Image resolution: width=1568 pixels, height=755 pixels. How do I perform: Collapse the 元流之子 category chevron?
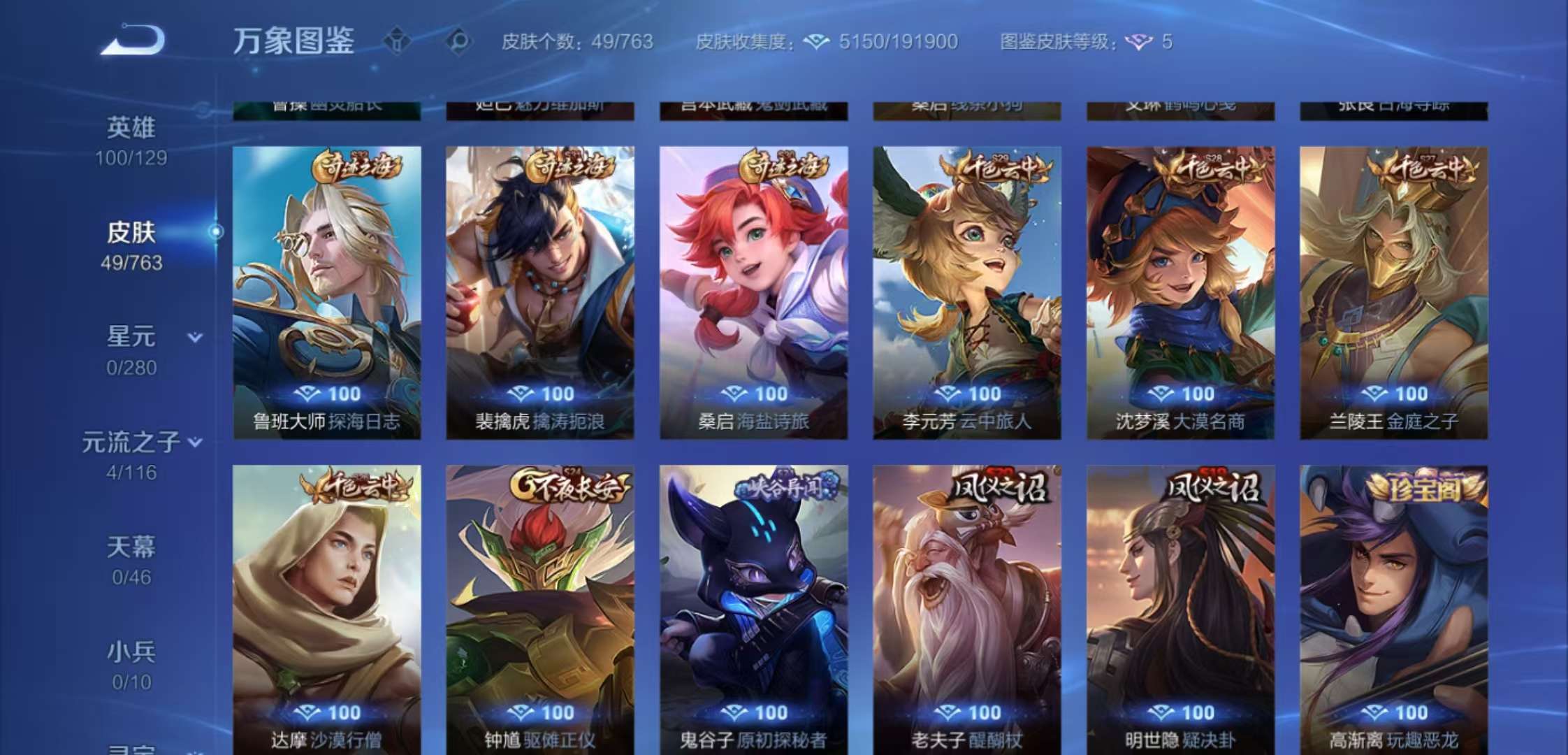196,441
